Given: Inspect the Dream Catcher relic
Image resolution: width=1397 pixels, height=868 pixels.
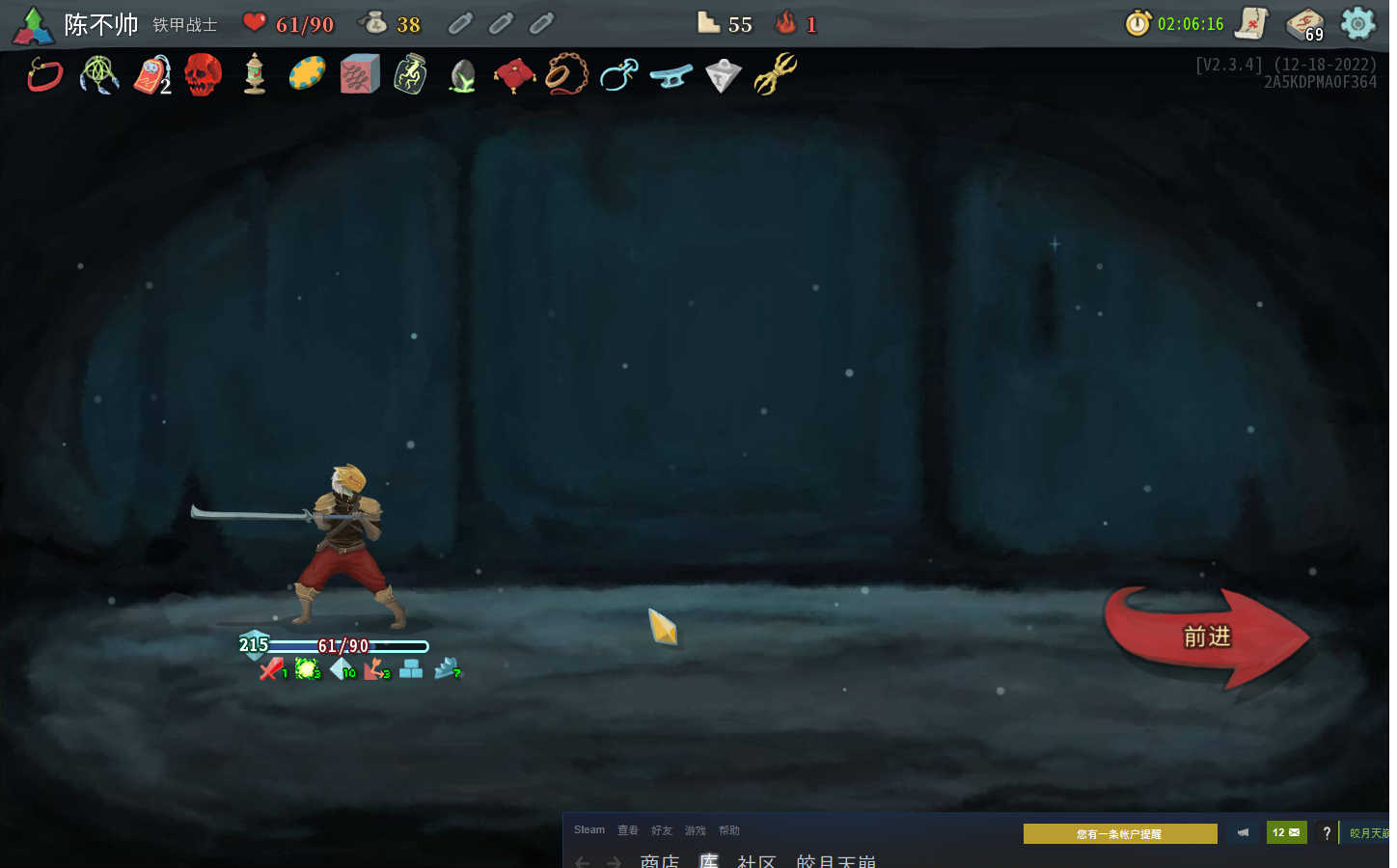Looking at the screenshot, I should point(98,74).
